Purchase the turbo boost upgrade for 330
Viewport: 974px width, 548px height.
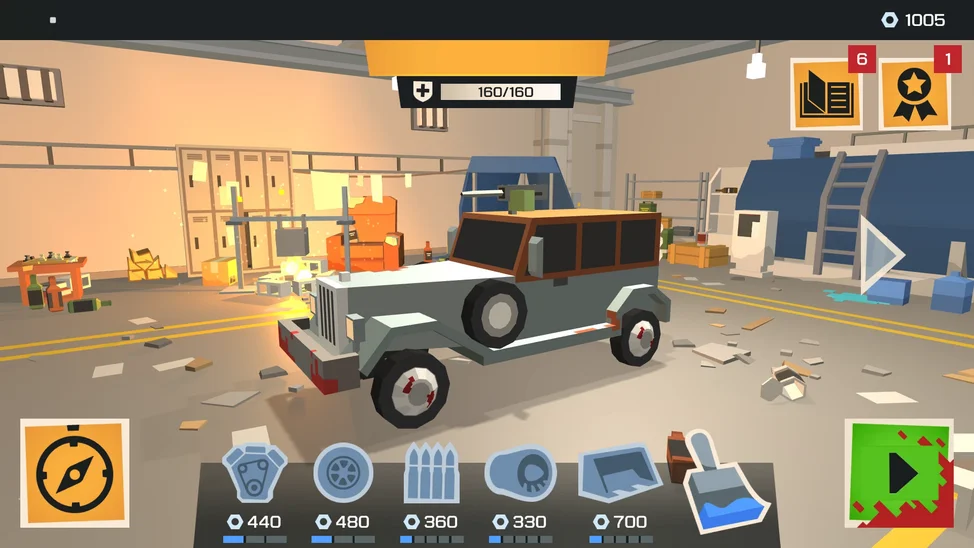(x=520, y=474)
